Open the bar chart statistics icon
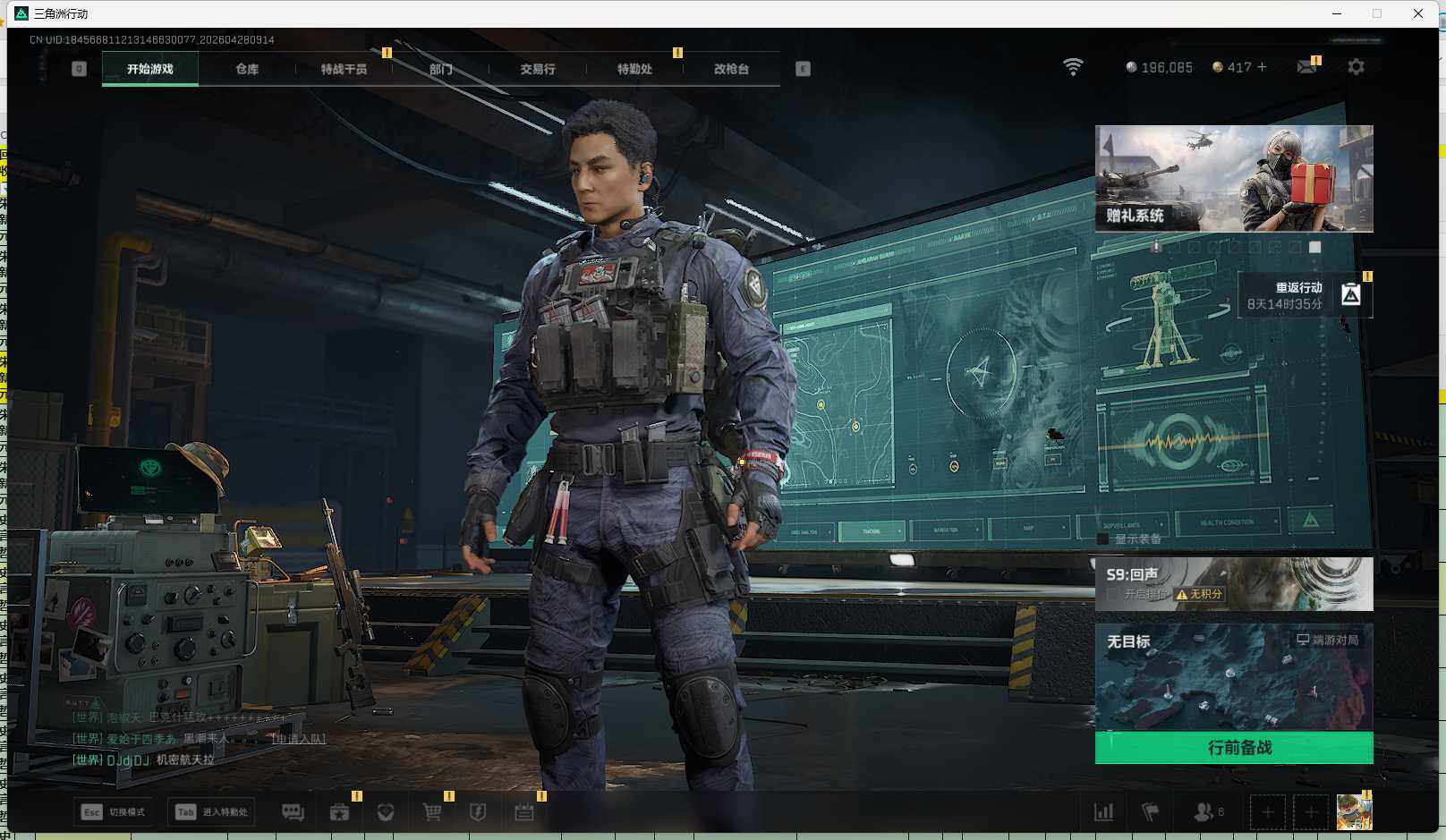This screenshot has height=840, width=1446. tap(1104, 812)
